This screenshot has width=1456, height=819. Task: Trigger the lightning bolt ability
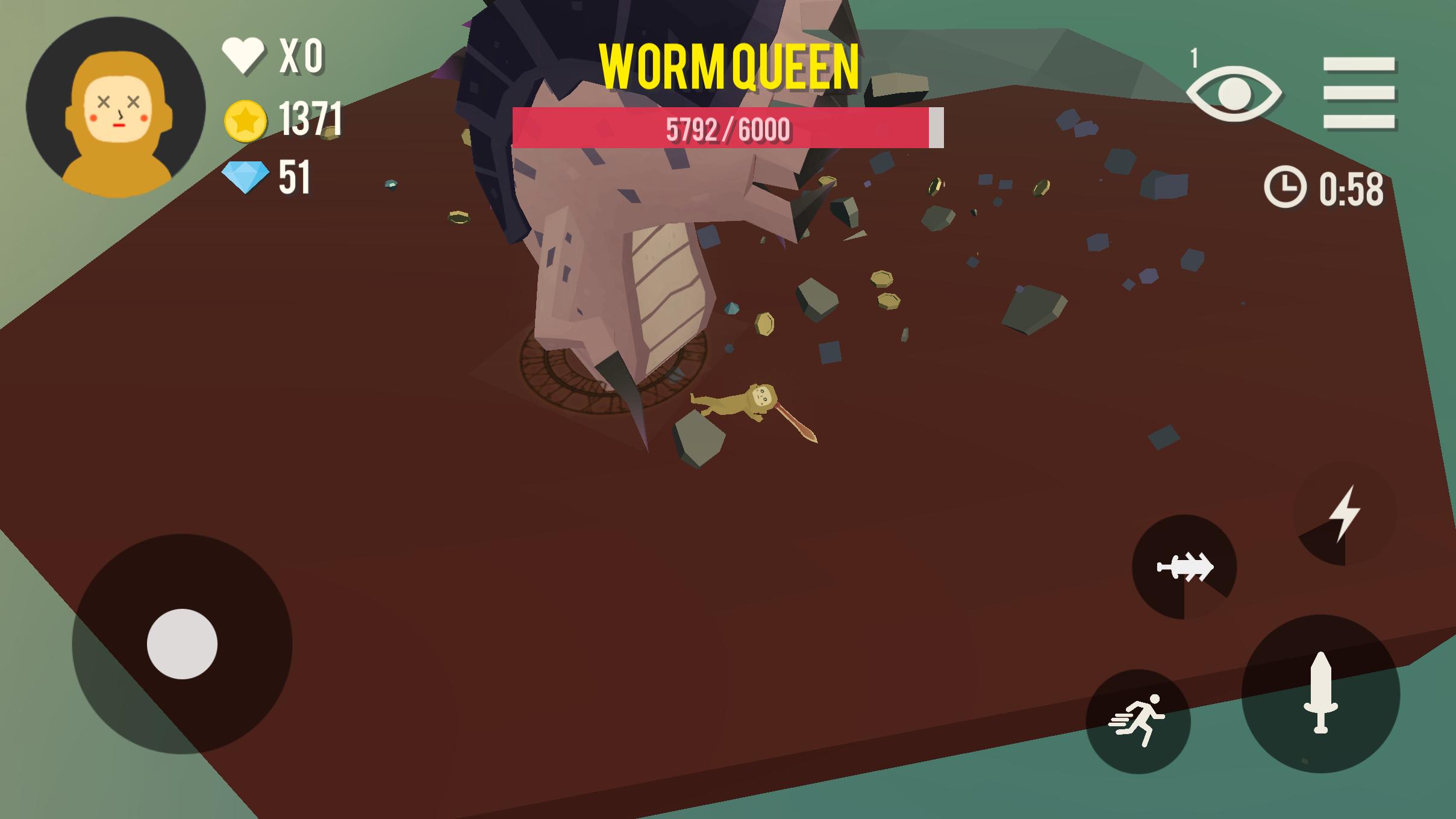point(1345,513)
